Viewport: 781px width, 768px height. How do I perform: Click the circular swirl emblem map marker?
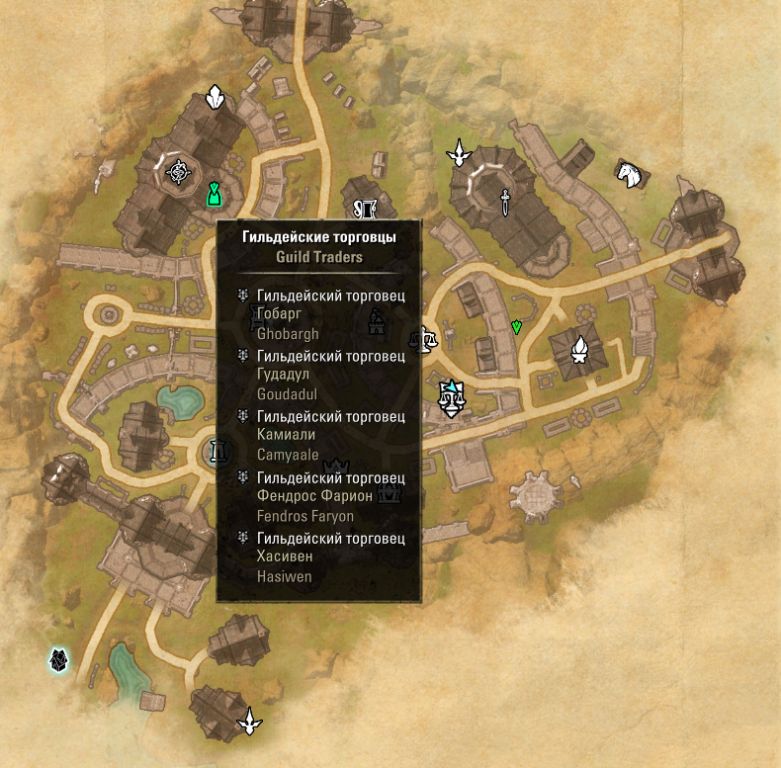tap(179, 173)
